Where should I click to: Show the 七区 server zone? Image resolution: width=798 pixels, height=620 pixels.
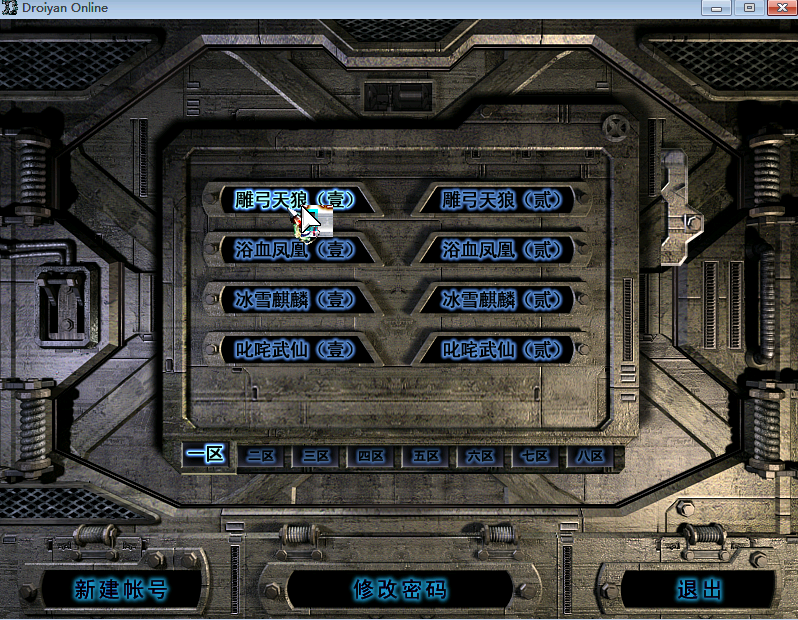[x=535, y=456]
